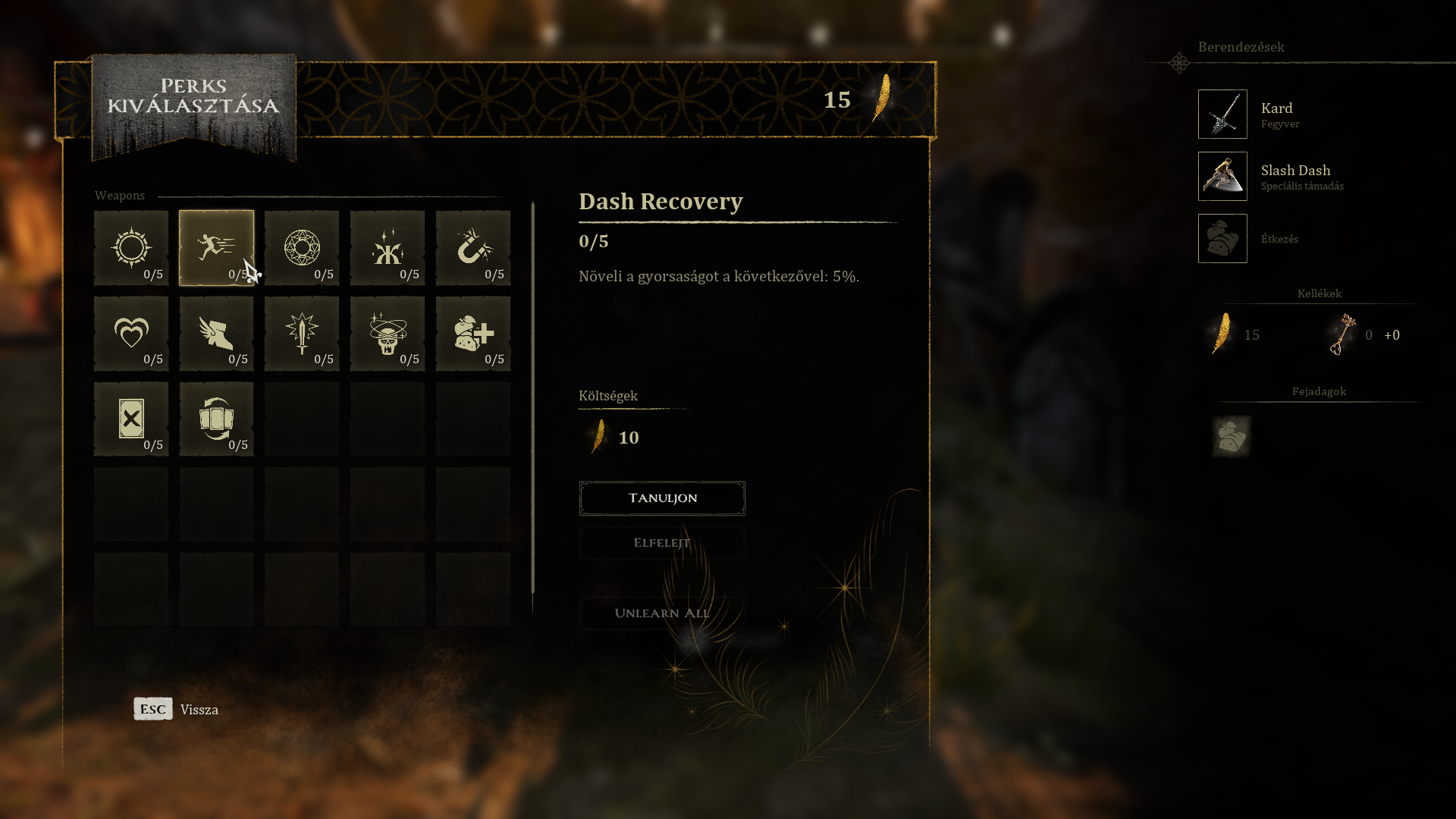
Task: Learn the perk with the Tanuljon button
Action: (662, 498)
